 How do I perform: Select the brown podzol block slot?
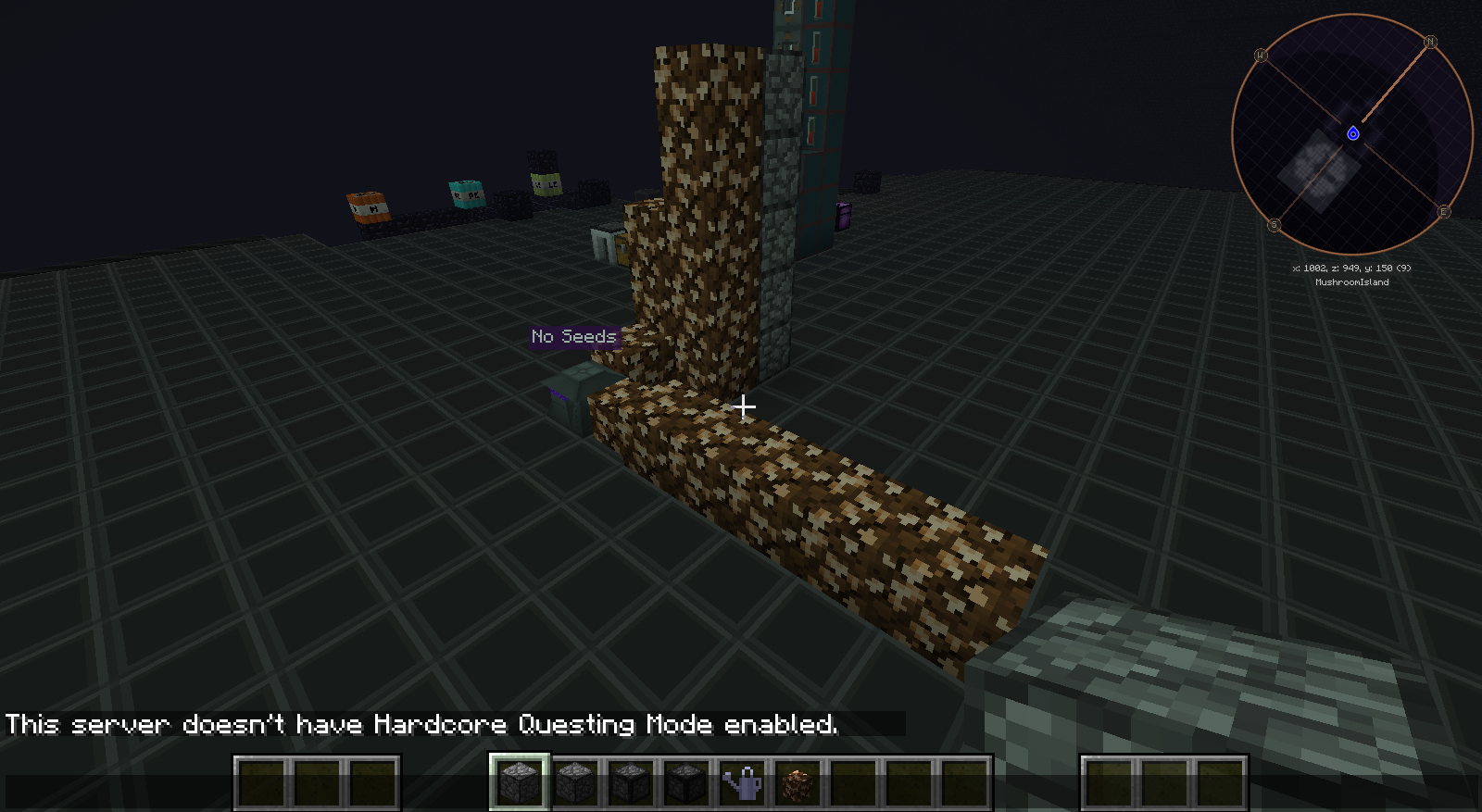pyautogui.click(x=798, y=783)
